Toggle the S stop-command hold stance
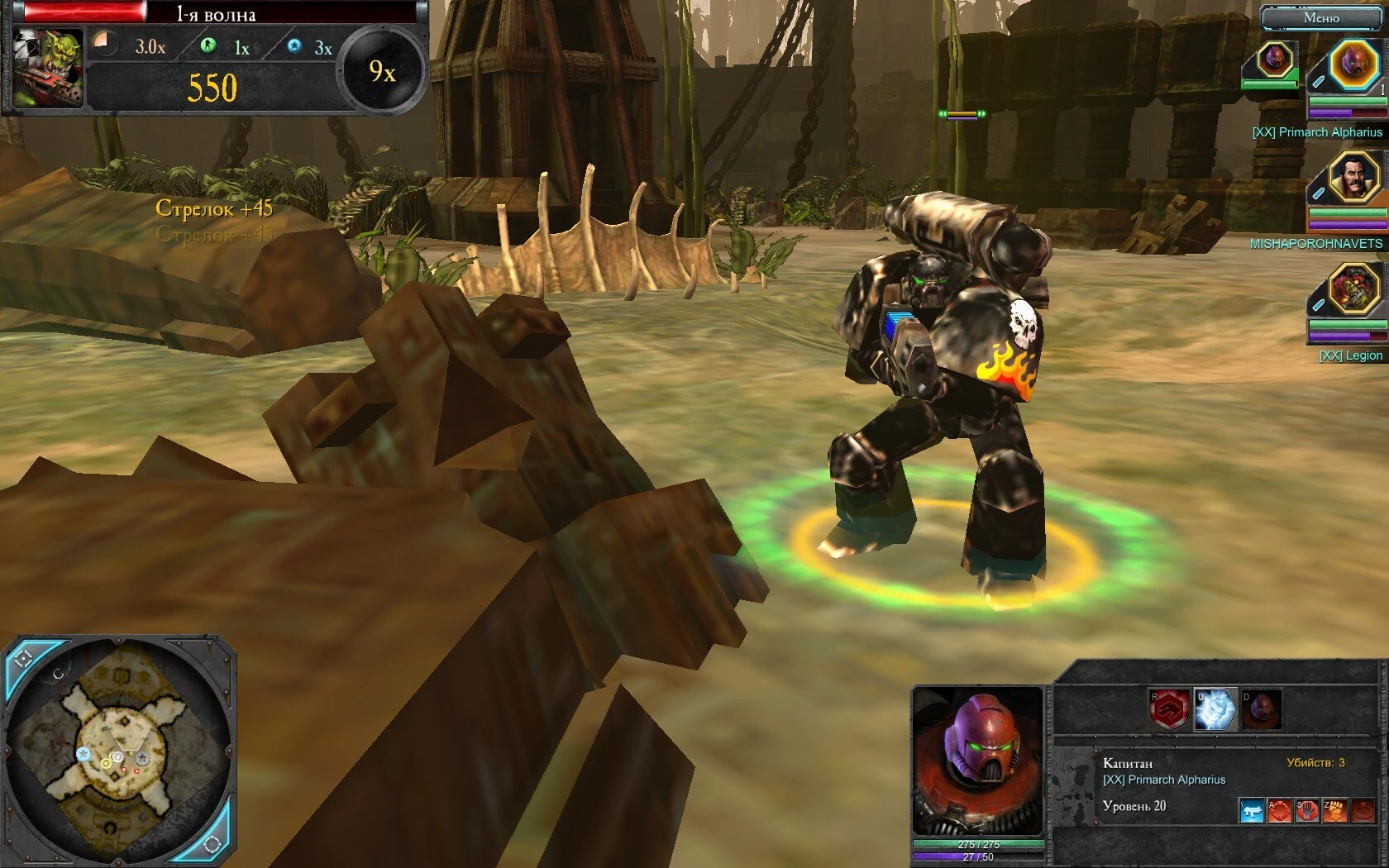This screenshot has width=1389, height=868. point(1307,810)
